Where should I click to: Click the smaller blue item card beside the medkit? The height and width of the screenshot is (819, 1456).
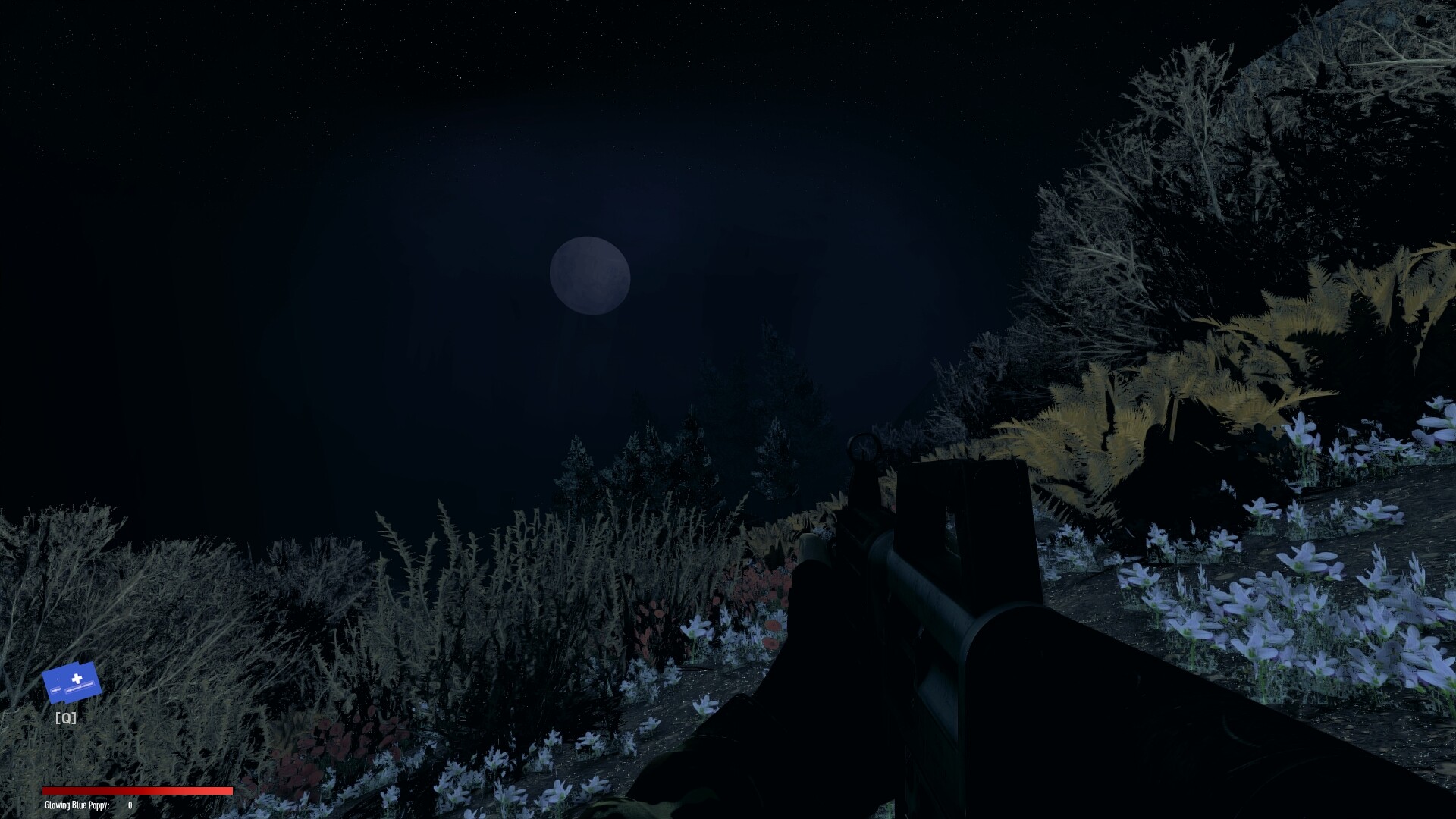[56, 686]
